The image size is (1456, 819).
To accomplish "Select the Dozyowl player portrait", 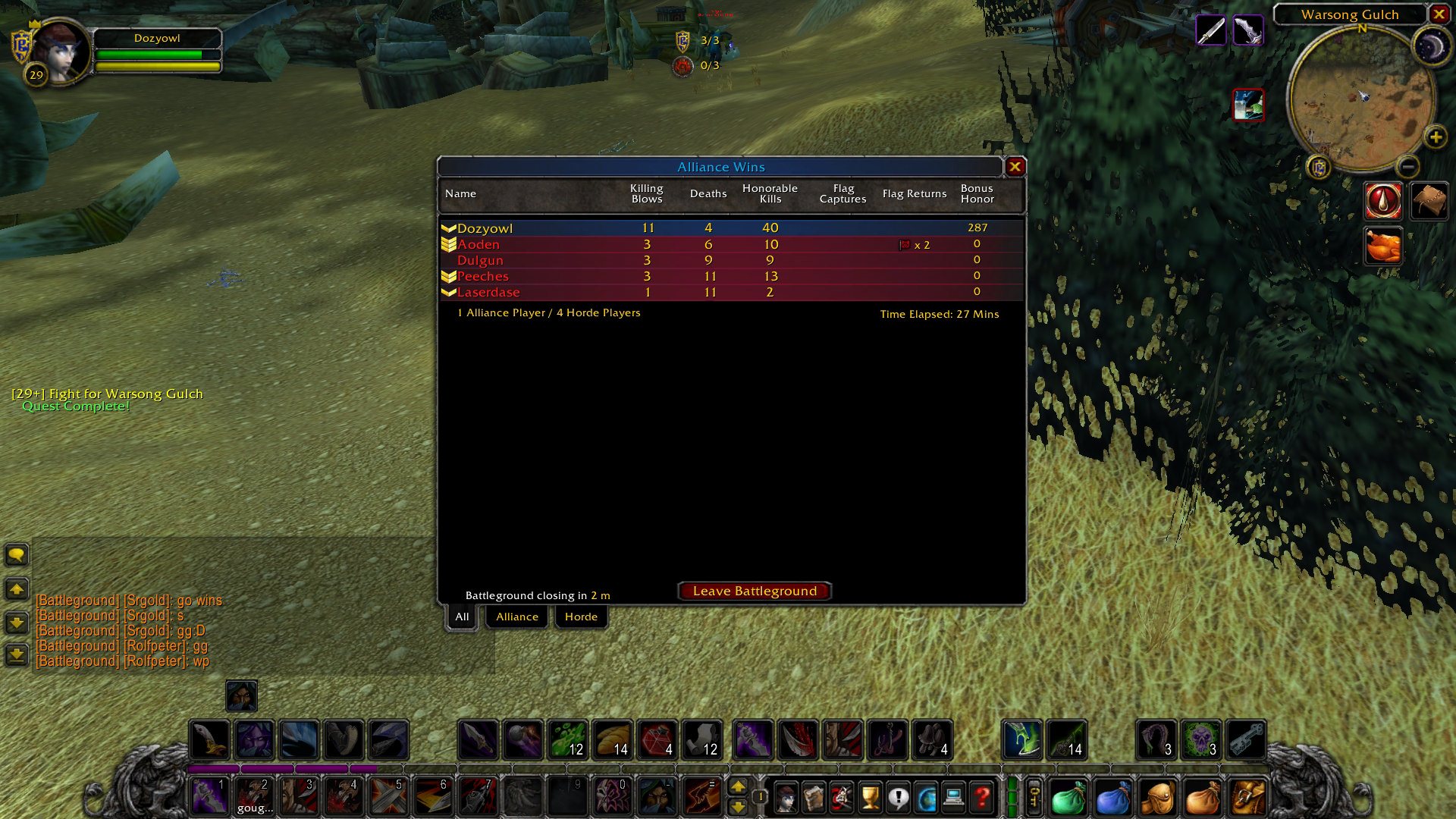I will click(59, 52).
